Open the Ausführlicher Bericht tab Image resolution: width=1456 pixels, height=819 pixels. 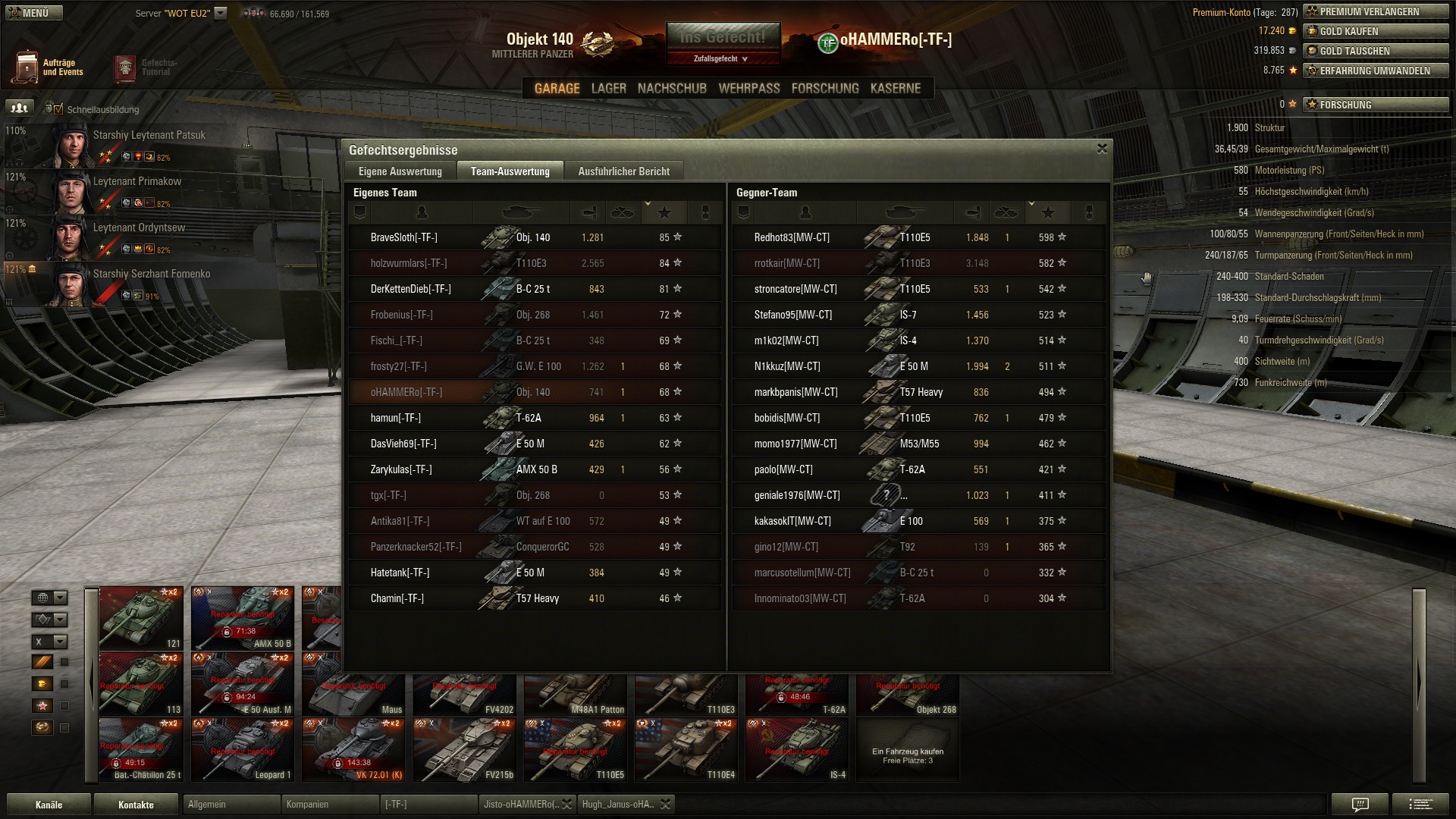(x=623, y=171)
